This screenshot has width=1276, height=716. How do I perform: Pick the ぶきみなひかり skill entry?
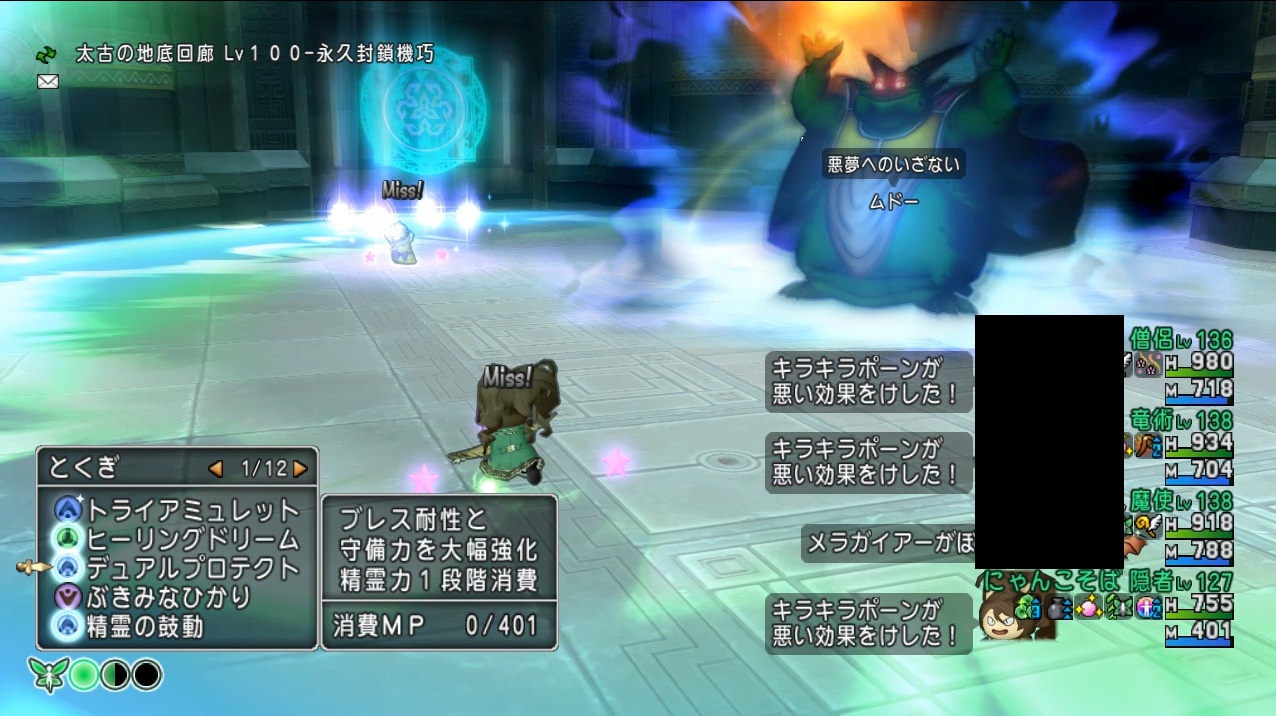[x=170, y=597]
